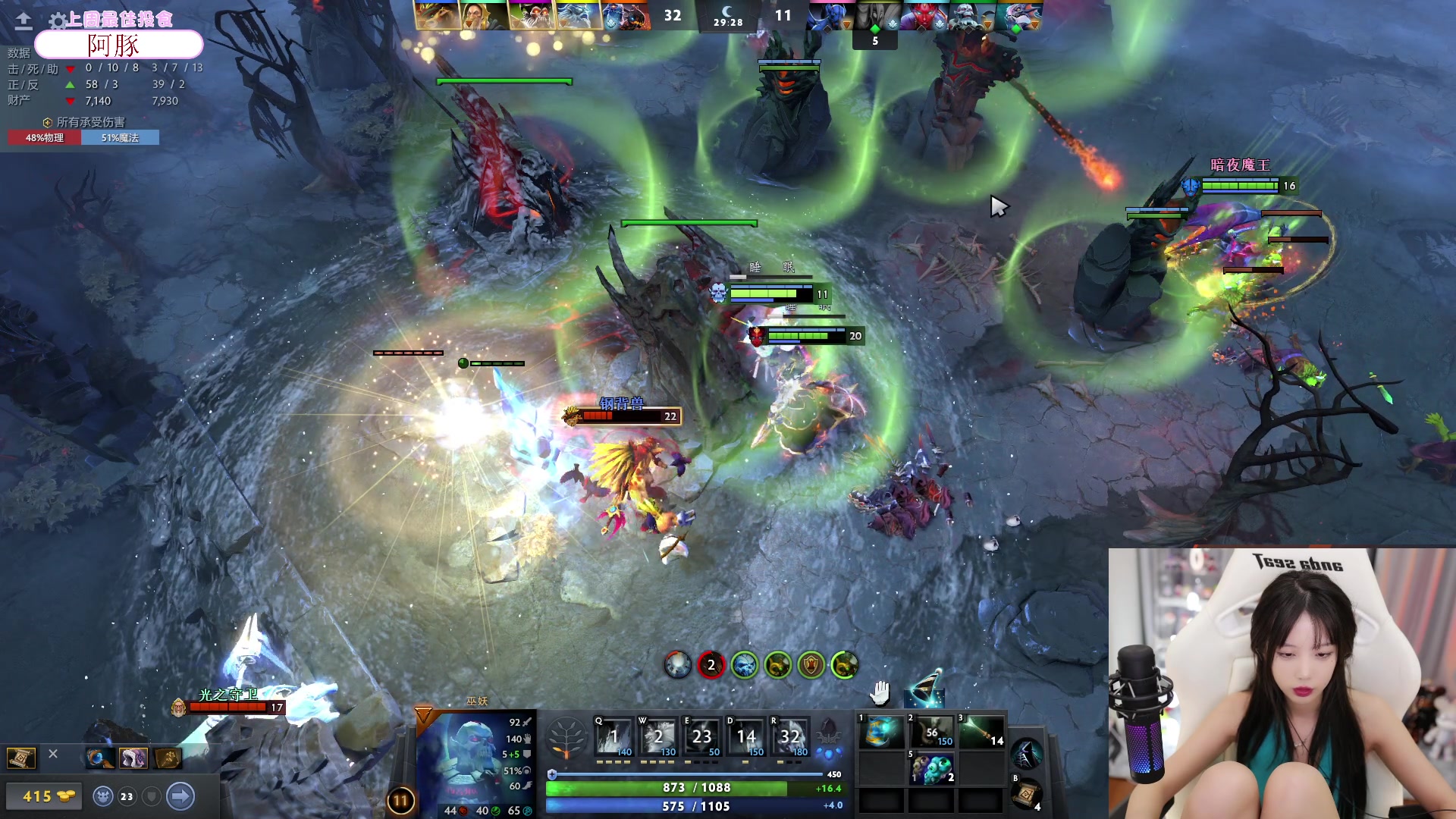Use the E ability showing 23 cooldown
1456x819 pixels.
tap(701, 736)
